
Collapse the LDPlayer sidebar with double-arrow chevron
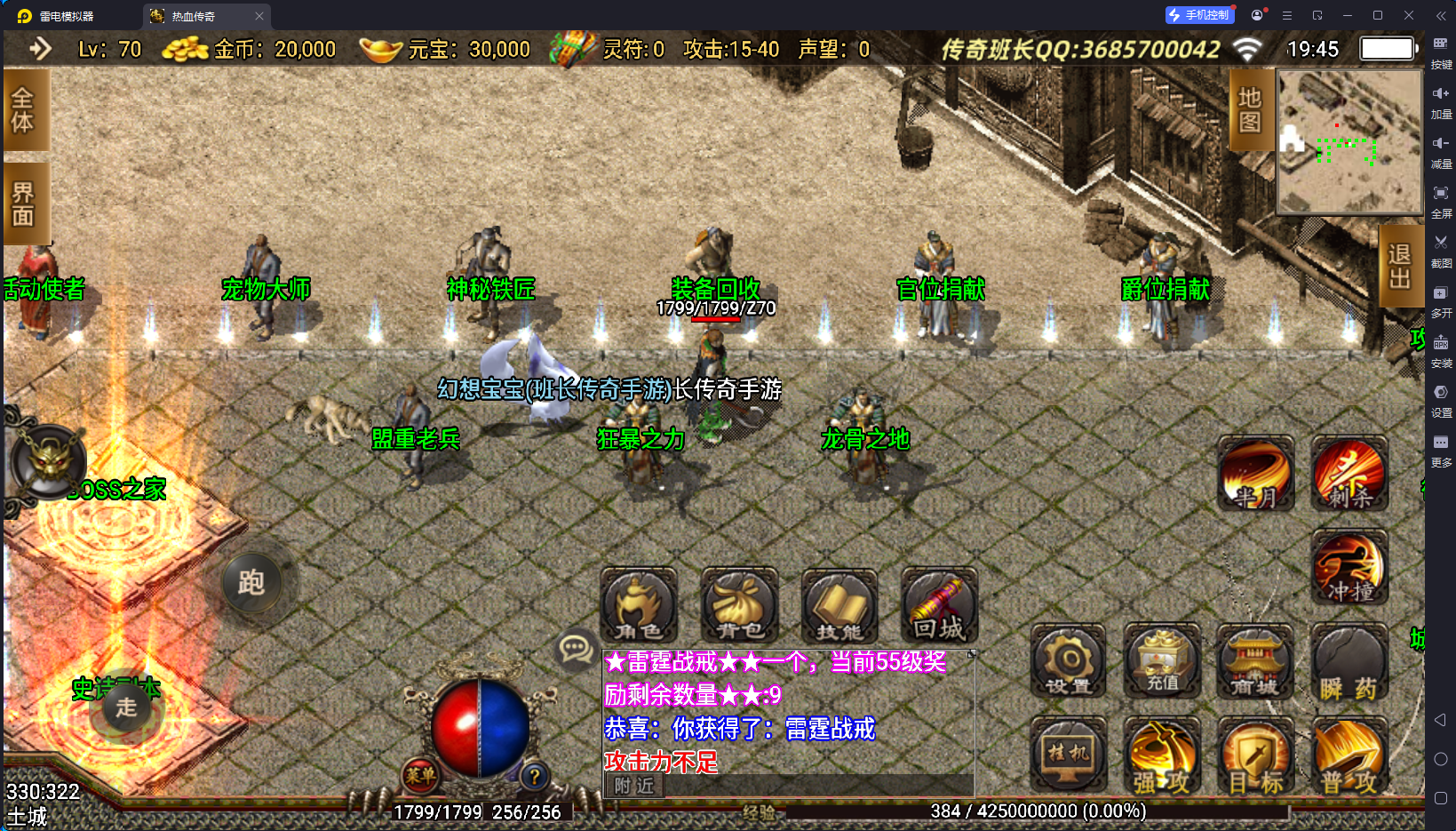point(1441,14)
